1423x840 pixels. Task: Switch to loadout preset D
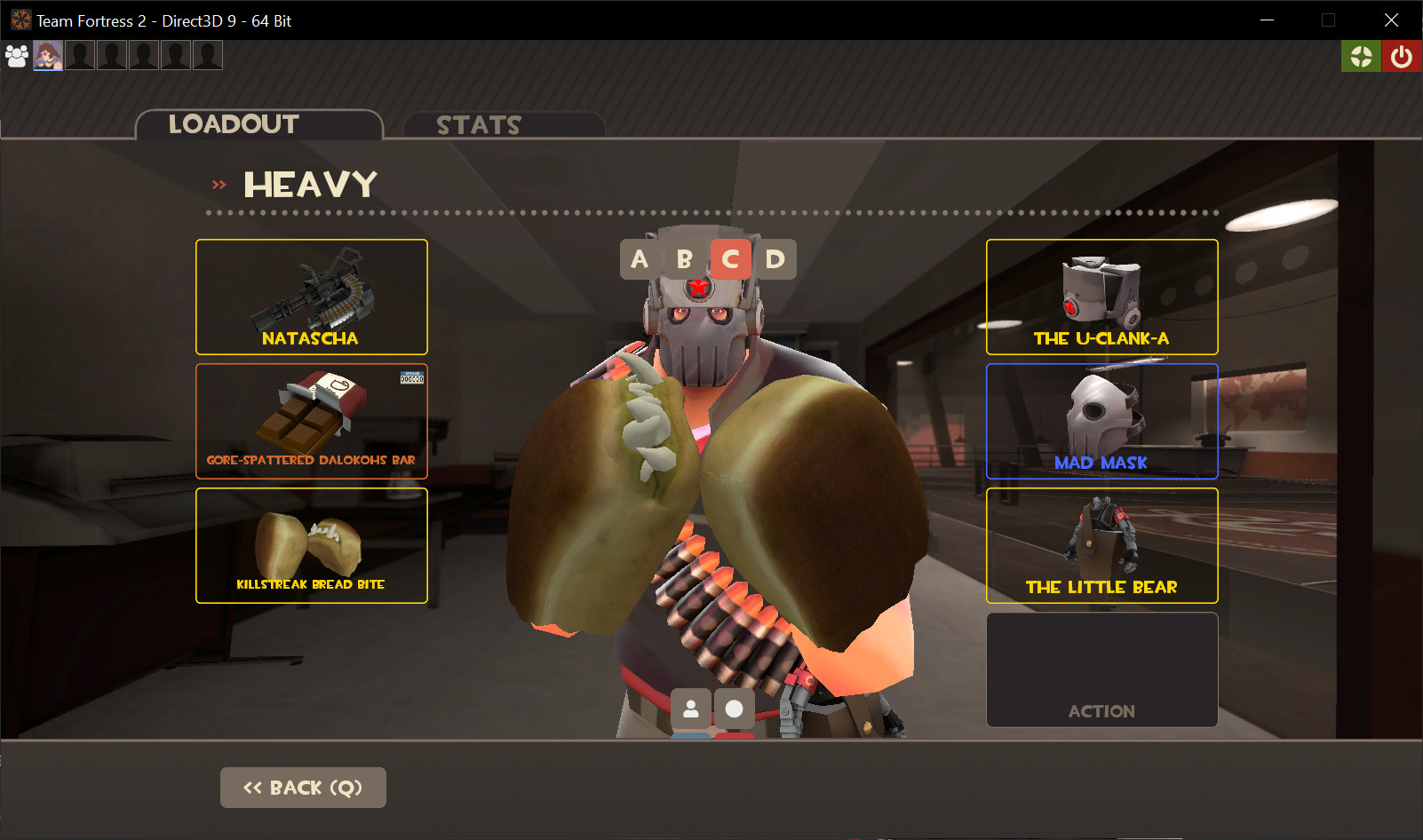(x=774, y=259)
